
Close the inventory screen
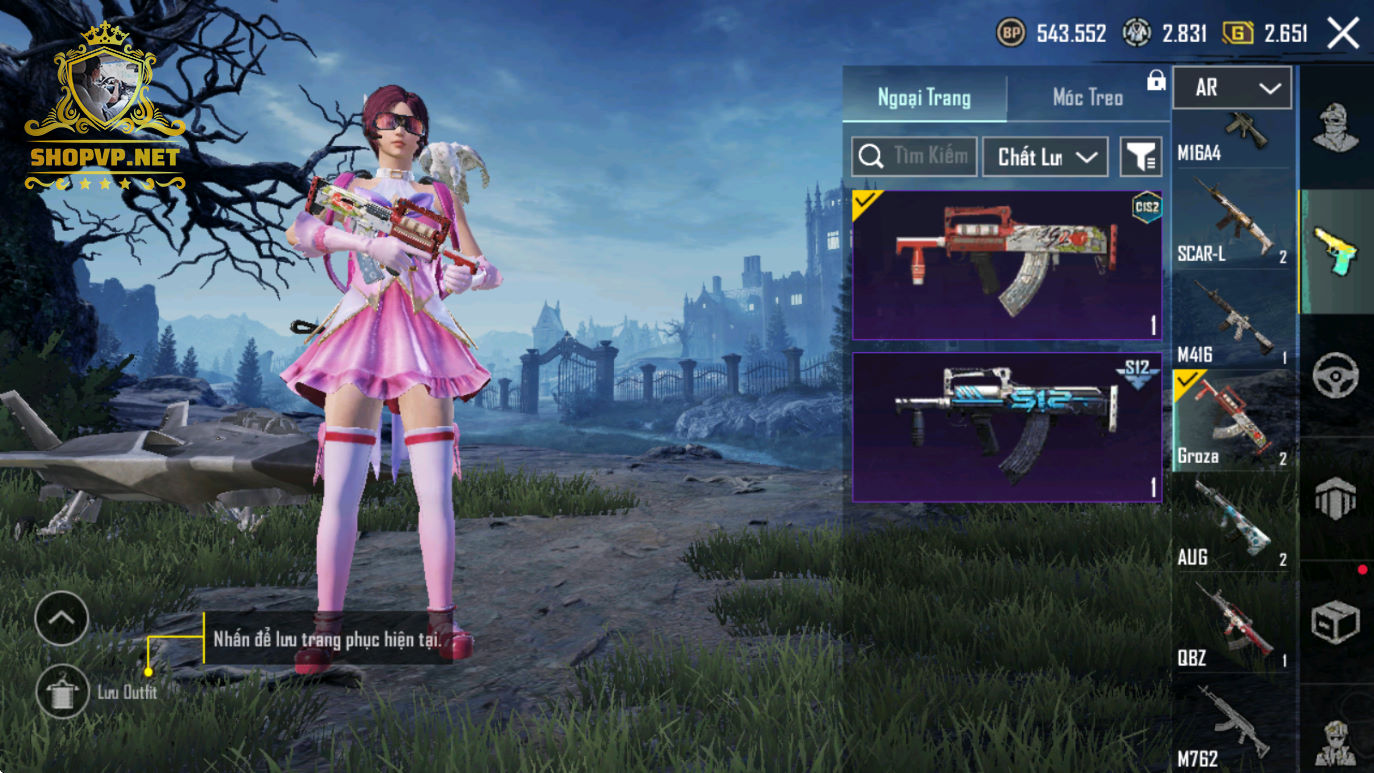1343,33
